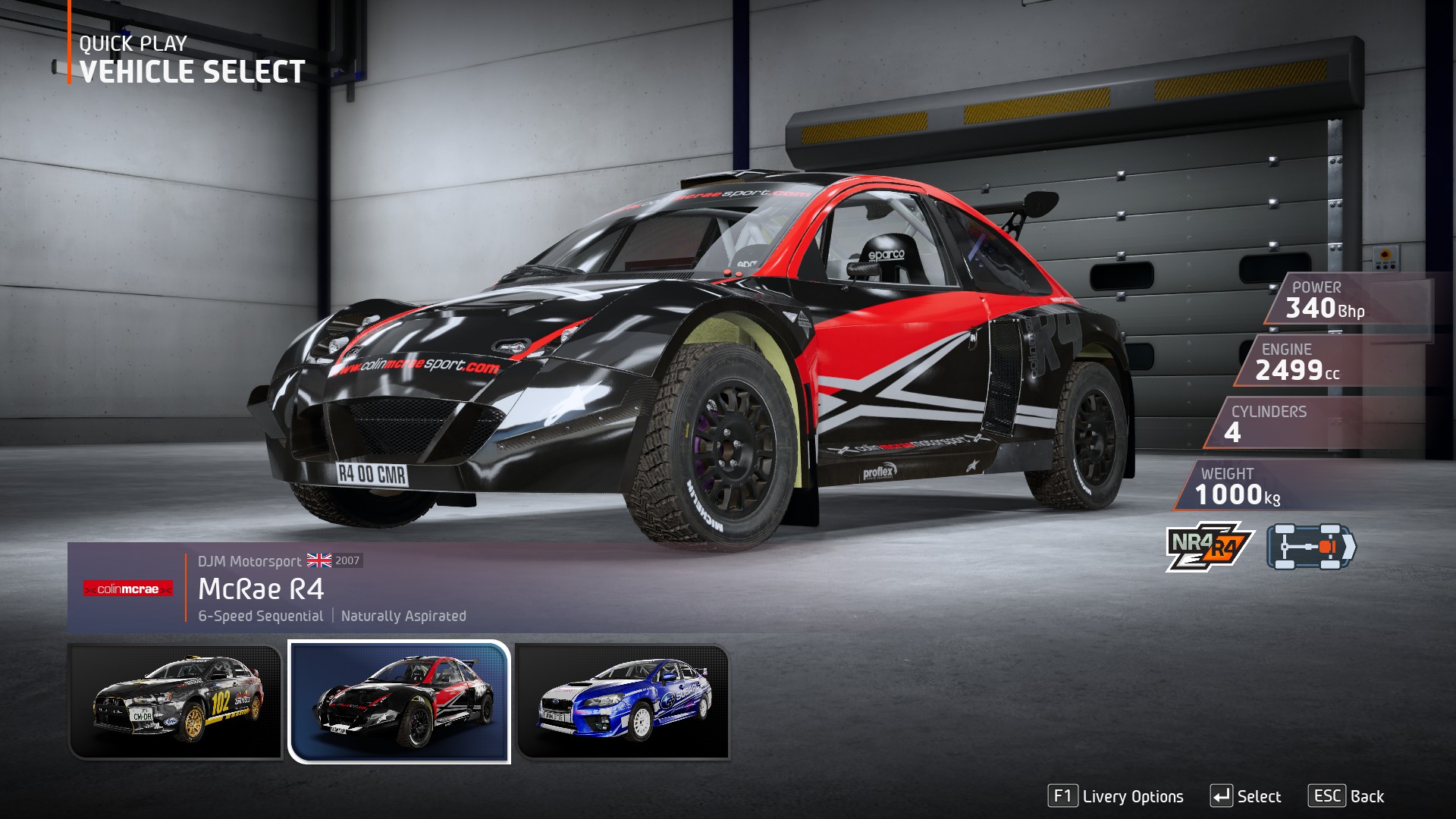Go Back from Vehicle Select
The height and width of the screenshot is (819, 1456).
1346,796
